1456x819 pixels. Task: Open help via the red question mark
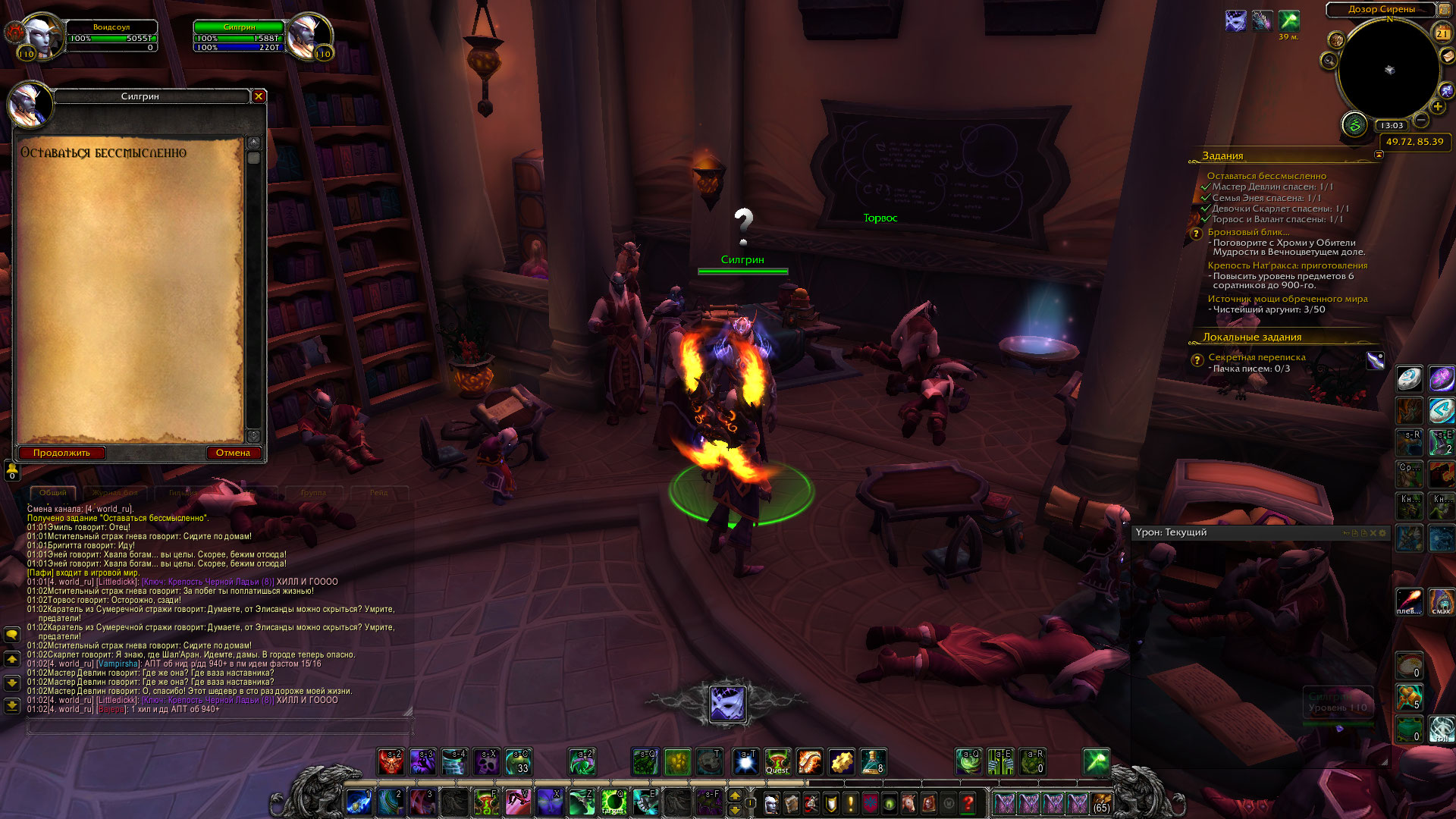tap(968, 802)
